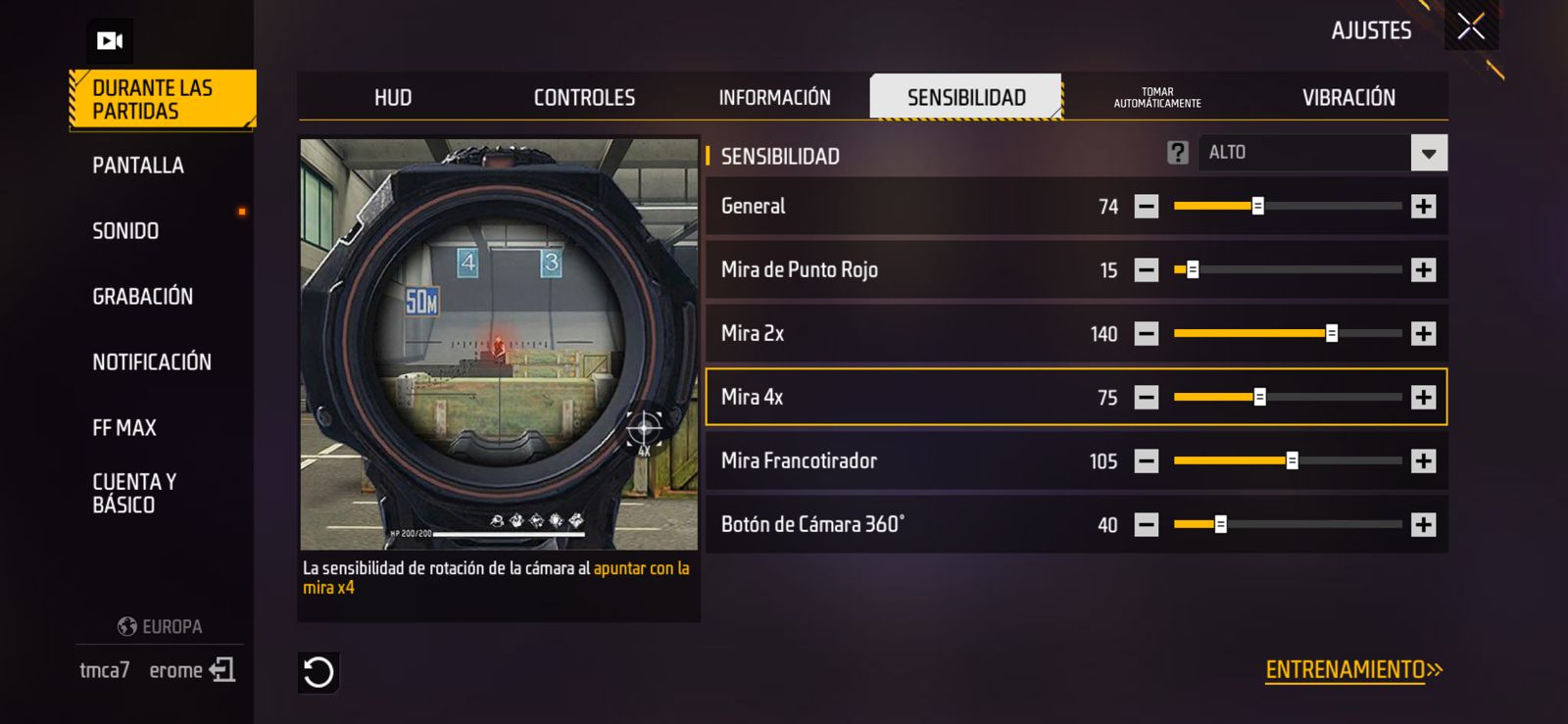Click the Mira 2x sensitivity slider
The height and width of the screenshot is (724, 1568).
(x=1288, y=334)
